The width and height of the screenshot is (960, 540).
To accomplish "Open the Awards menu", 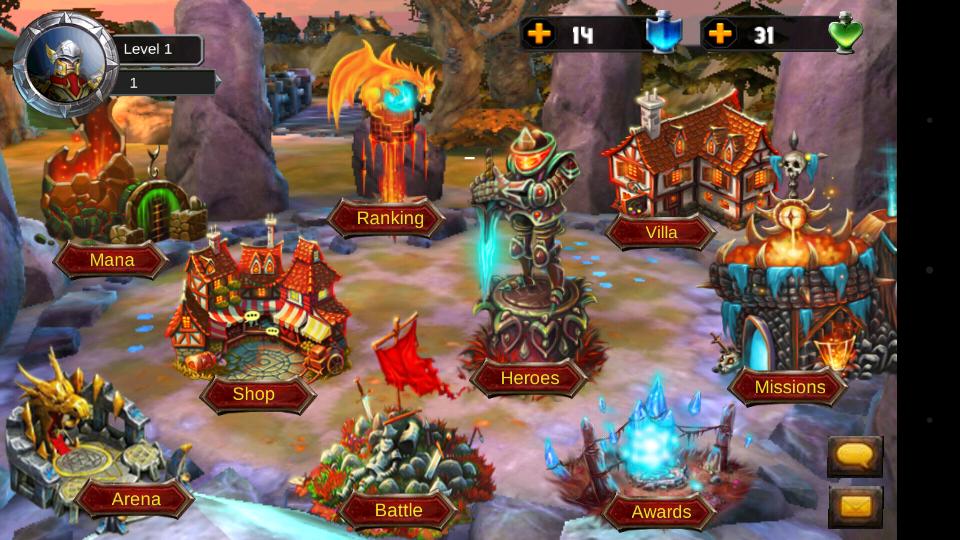I will (x=661, y=512).
